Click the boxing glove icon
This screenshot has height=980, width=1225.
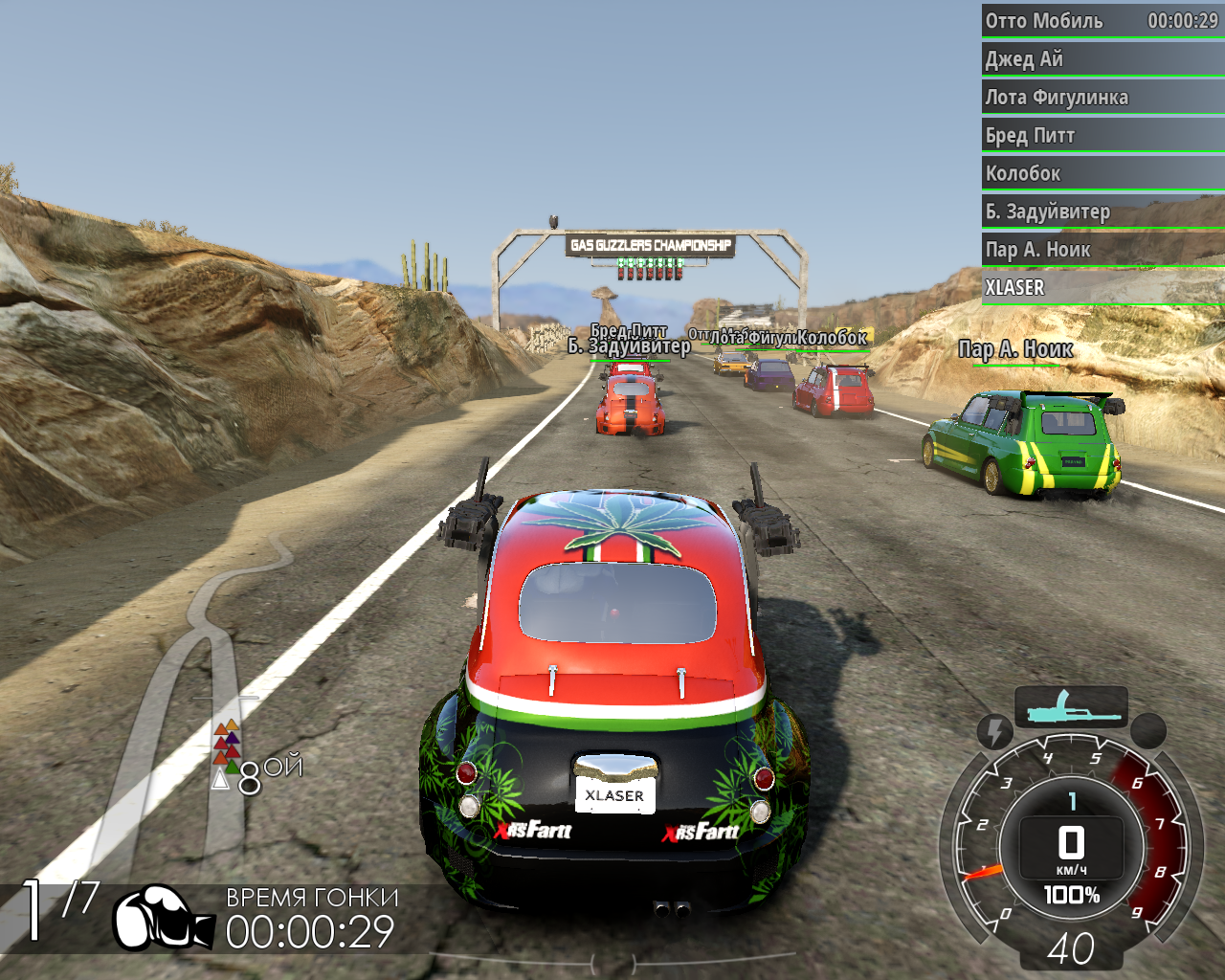pos(163,917)
